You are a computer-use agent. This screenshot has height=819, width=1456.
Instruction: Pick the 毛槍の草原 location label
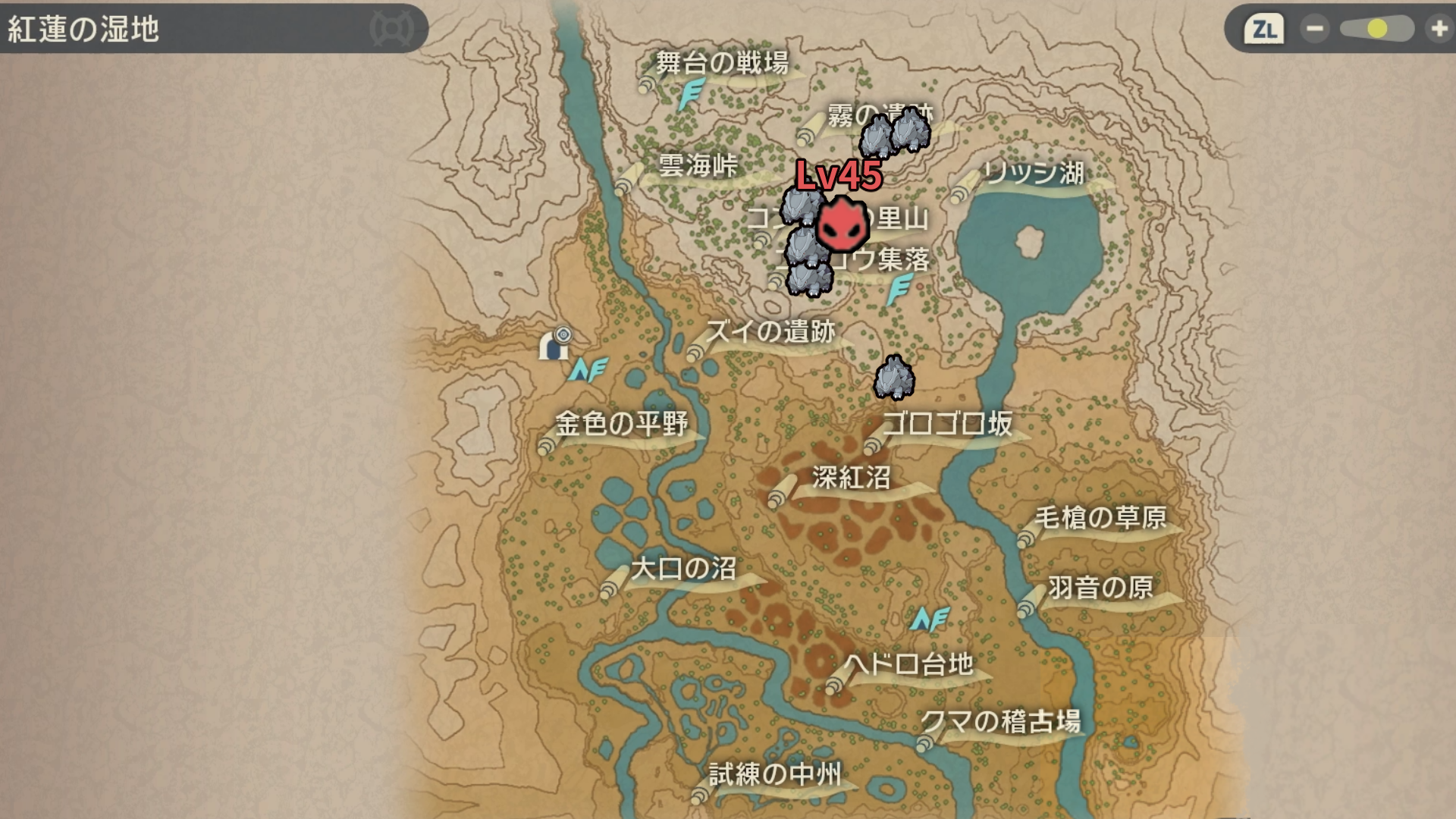point(1100,518)
